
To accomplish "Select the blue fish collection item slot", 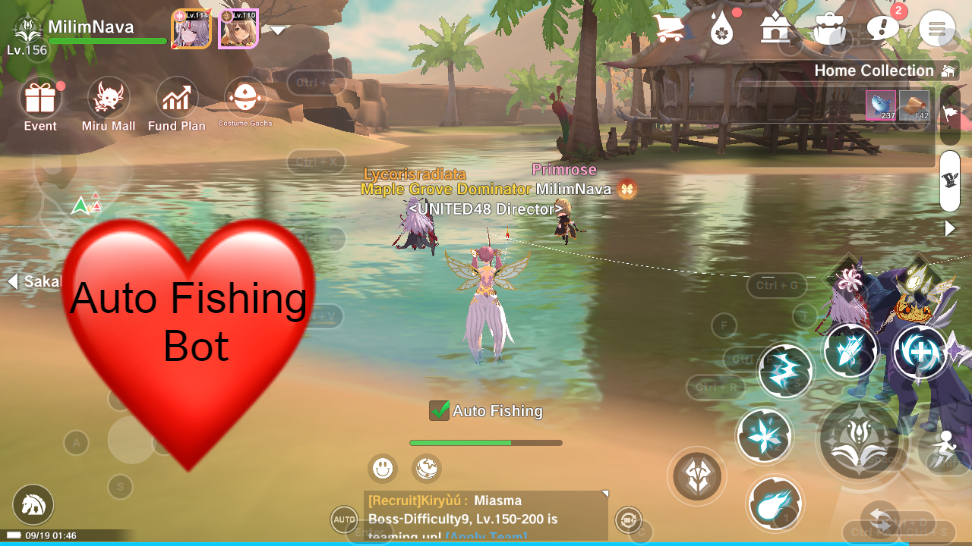I will pos(880,105).
